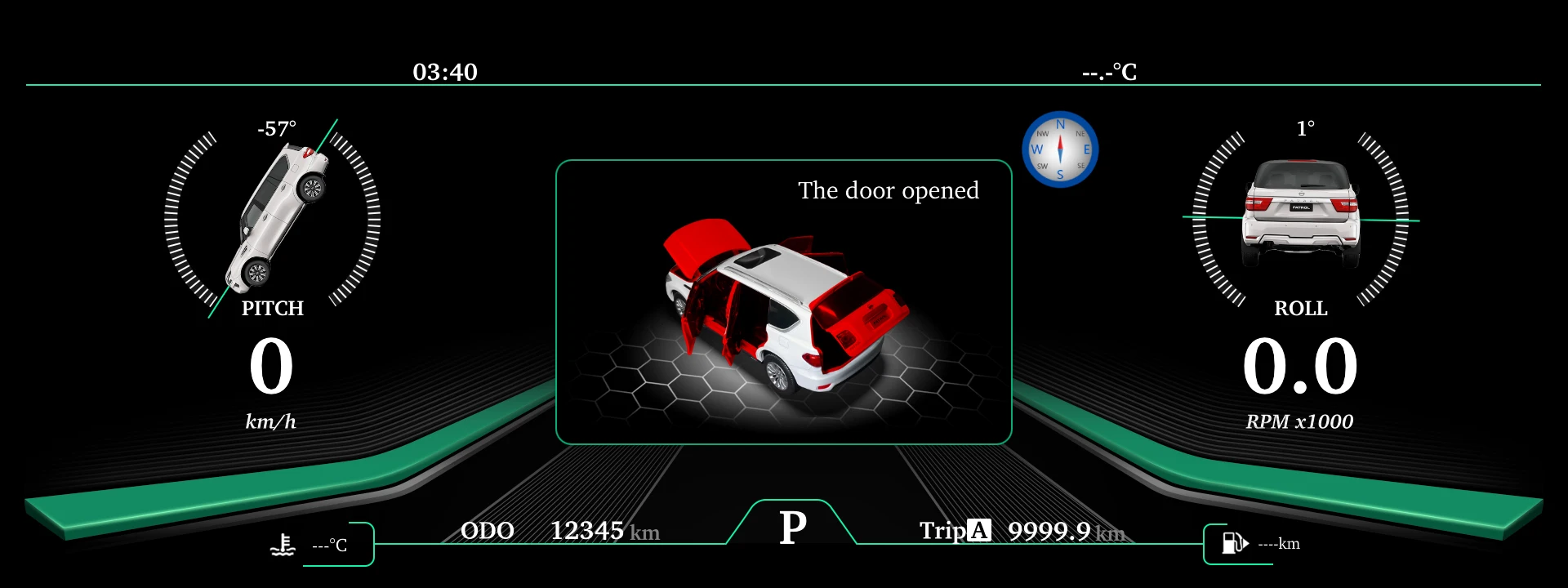Click the PITCH inclinometer gauge
Screen dimensions: 1568x588
point(273,219)
